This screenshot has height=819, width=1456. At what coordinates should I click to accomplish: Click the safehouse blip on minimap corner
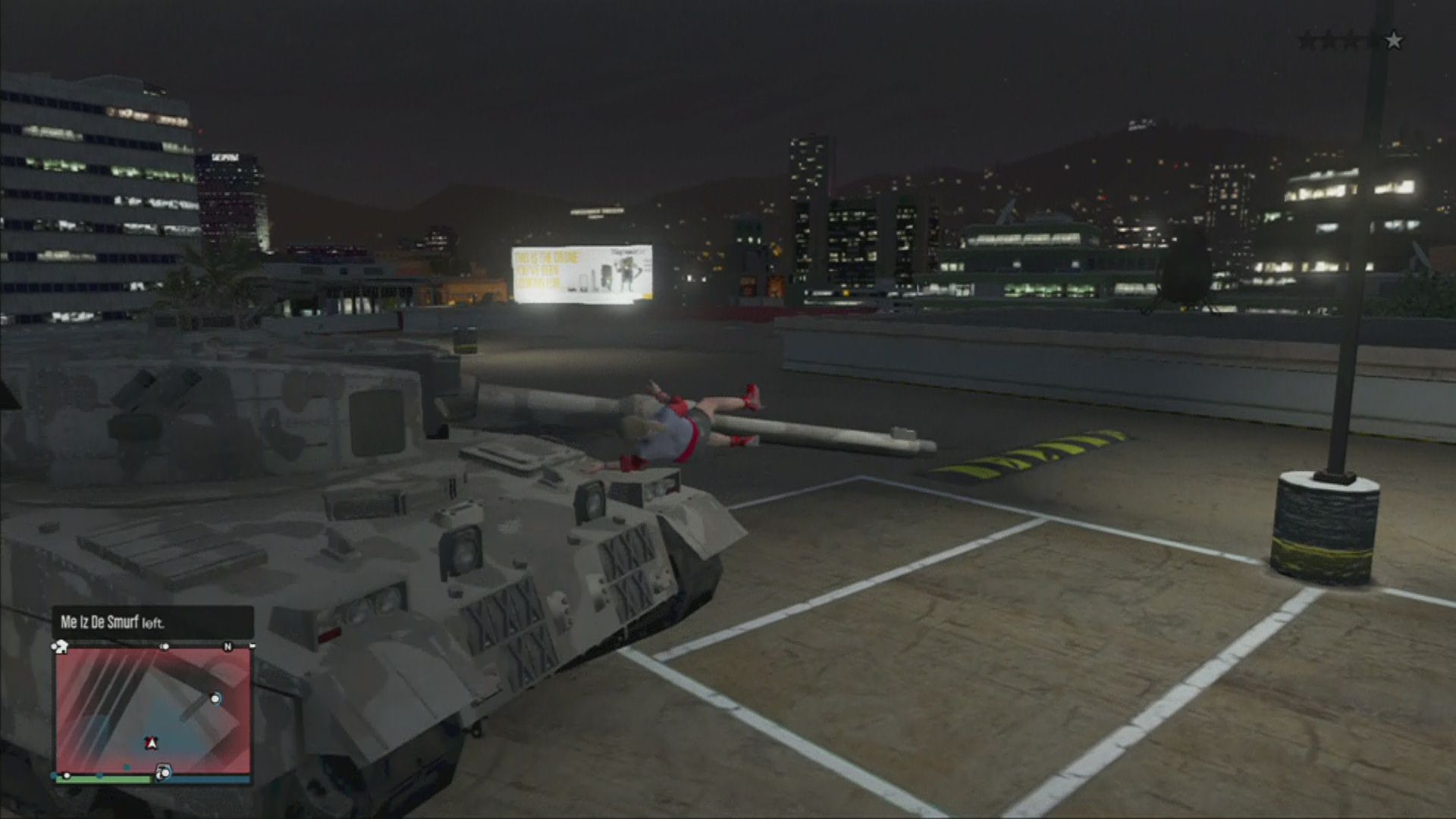point(61,647)
